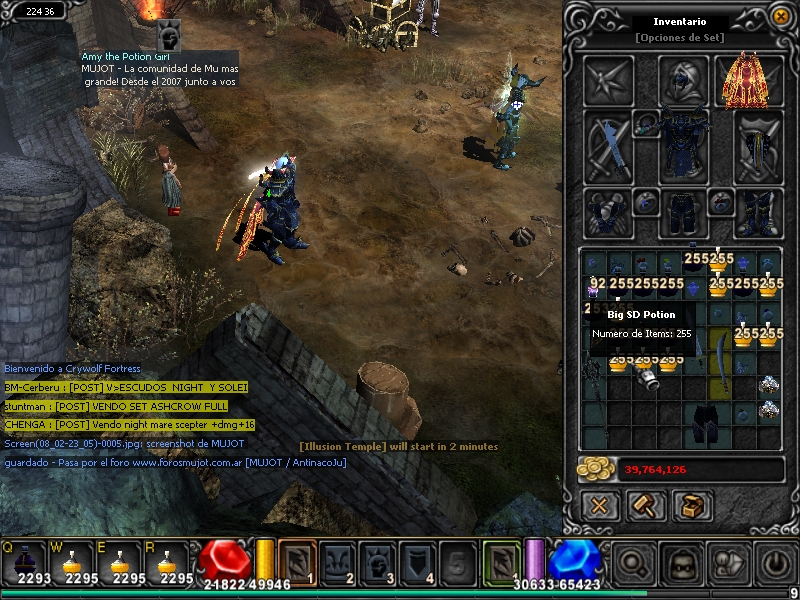Open the Opciones de Set info
Viewport: 800px width, 600px height.
pyautogui.click(x=679, y=38)
